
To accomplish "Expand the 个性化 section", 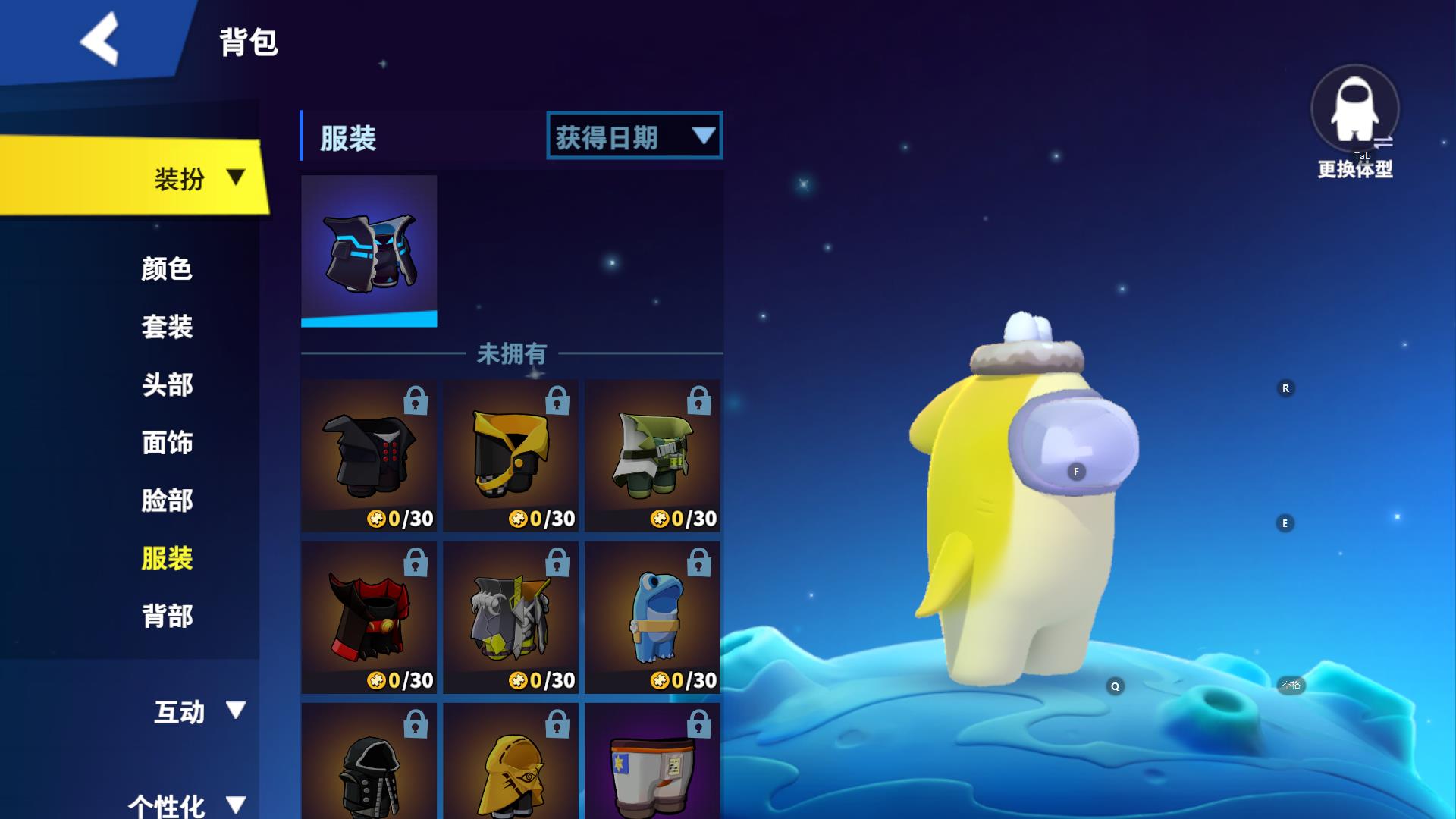I will click(x=186, y=804).
